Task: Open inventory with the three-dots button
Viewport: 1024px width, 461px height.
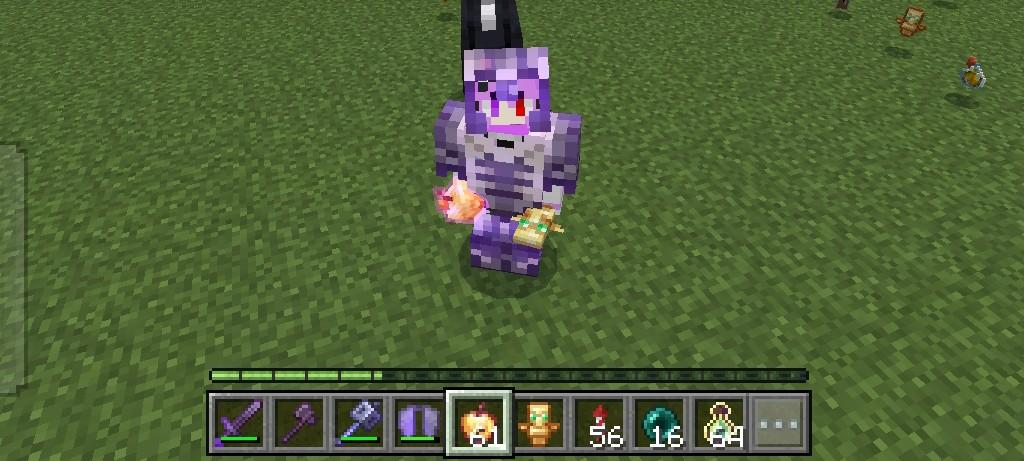Action: pos(779,422)
